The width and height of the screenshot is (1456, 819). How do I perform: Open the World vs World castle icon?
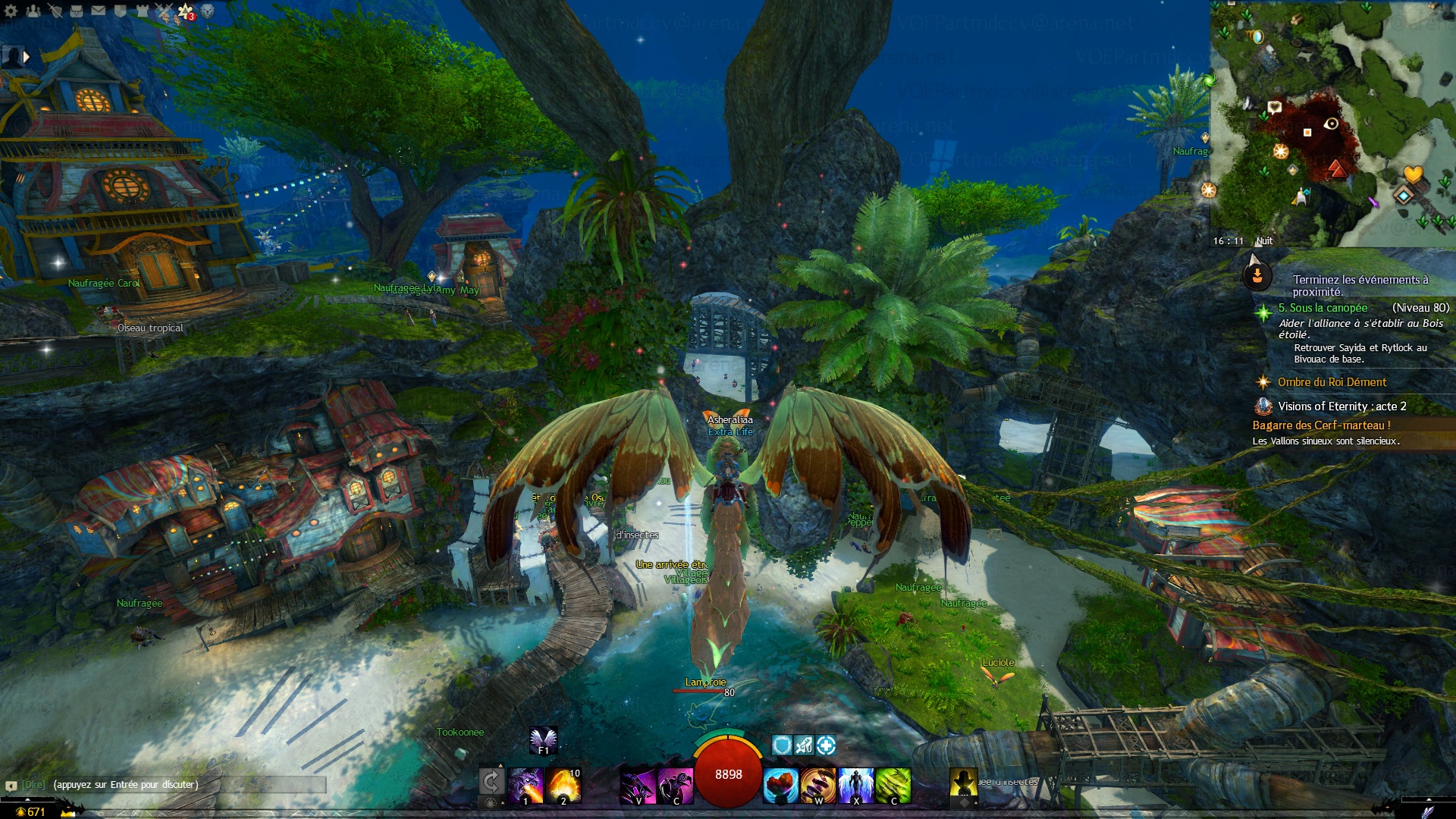coord(142,11)
